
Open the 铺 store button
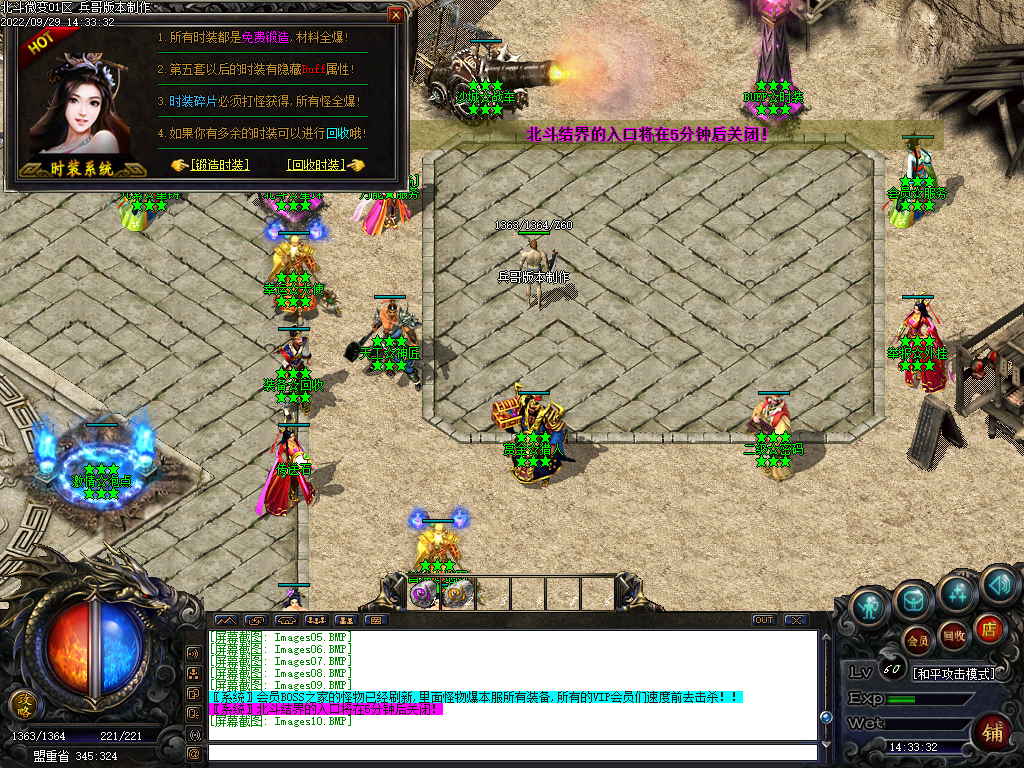click(x=994, y=730)
